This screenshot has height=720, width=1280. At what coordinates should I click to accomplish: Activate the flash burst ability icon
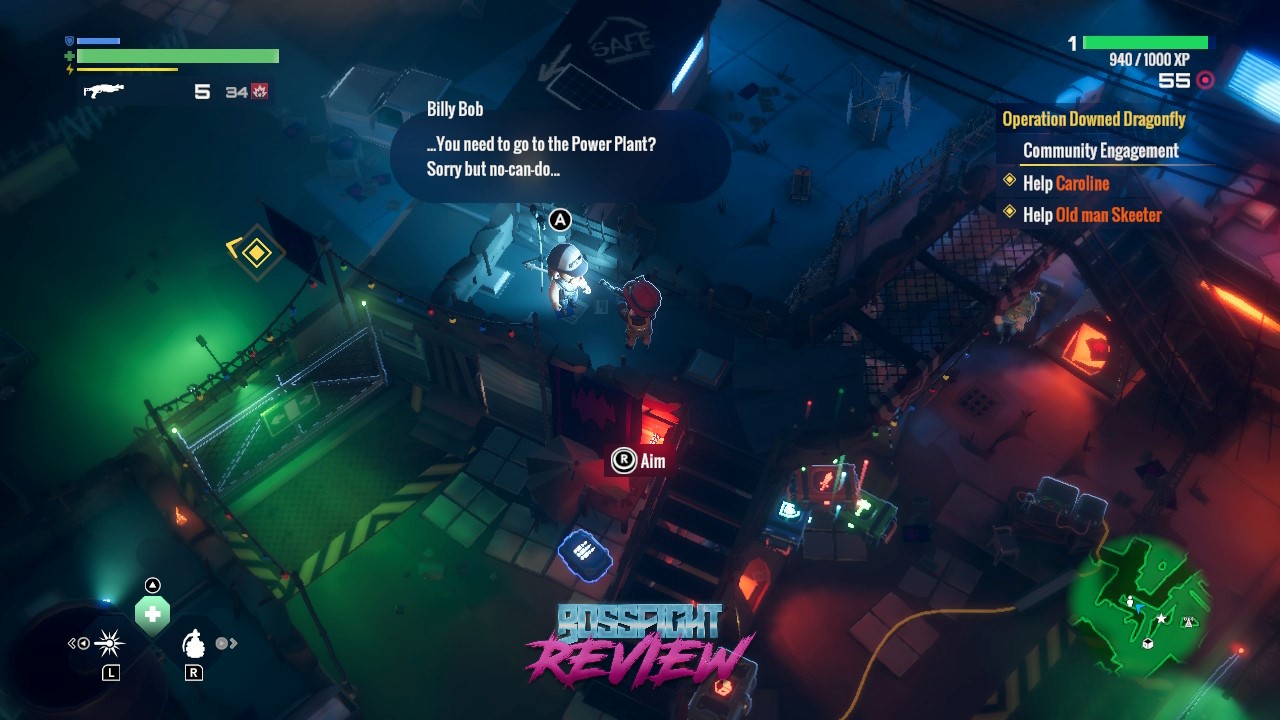[x=109, y=643]
